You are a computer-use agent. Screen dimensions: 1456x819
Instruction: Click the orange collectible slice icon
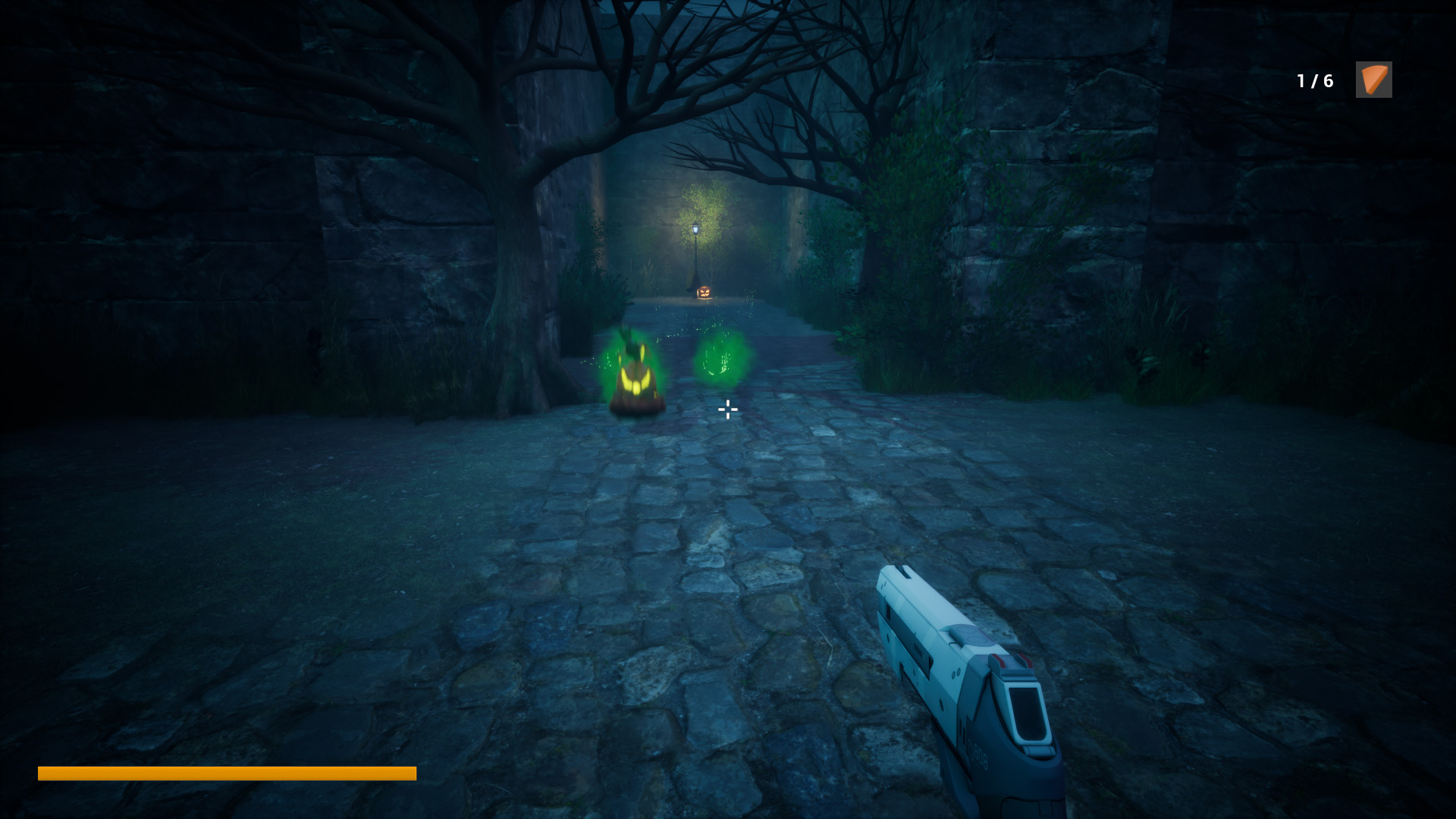coord(1373,80)
